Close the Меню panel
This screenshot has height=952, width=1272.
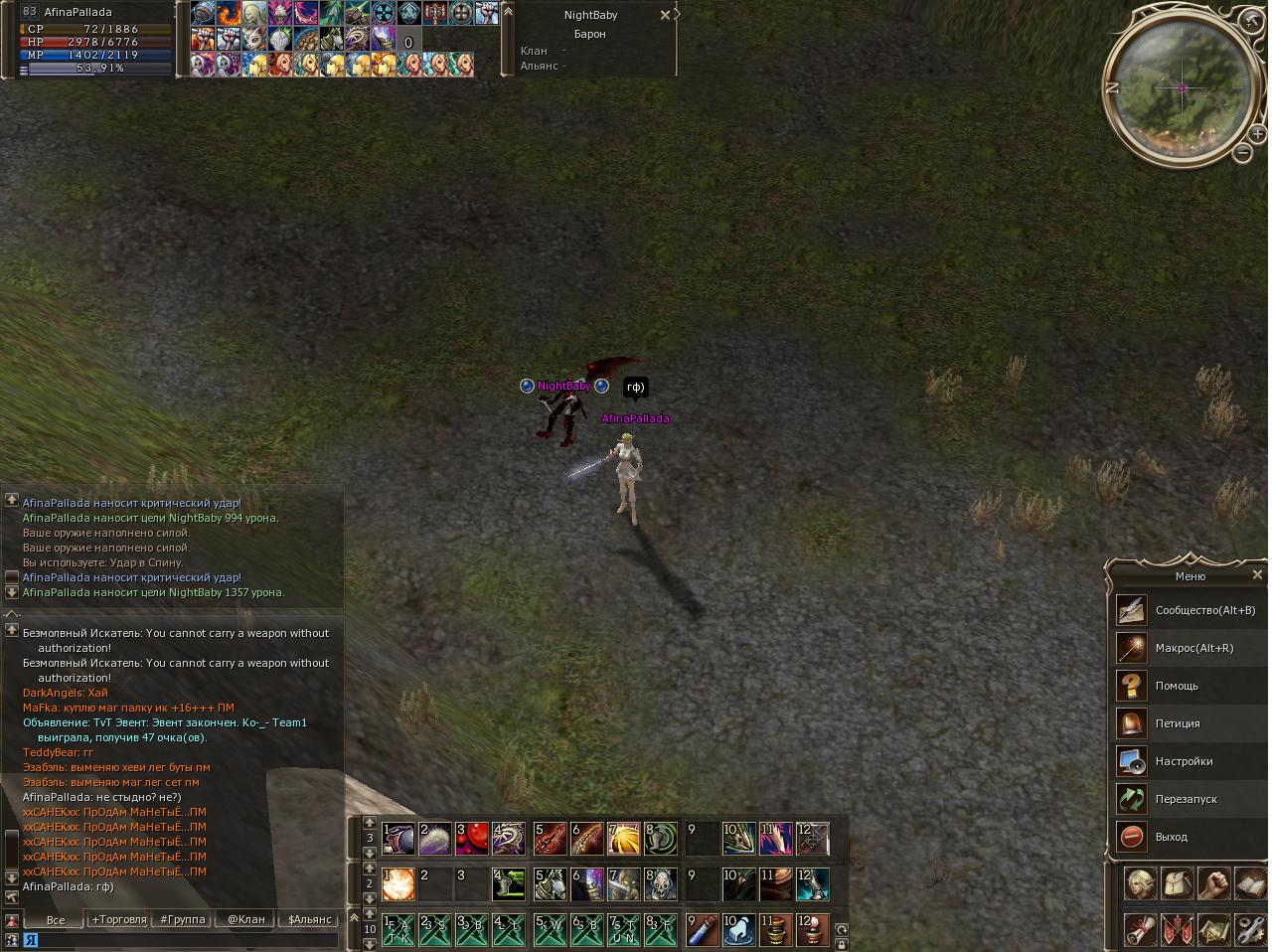click(x=1257, y=574)
